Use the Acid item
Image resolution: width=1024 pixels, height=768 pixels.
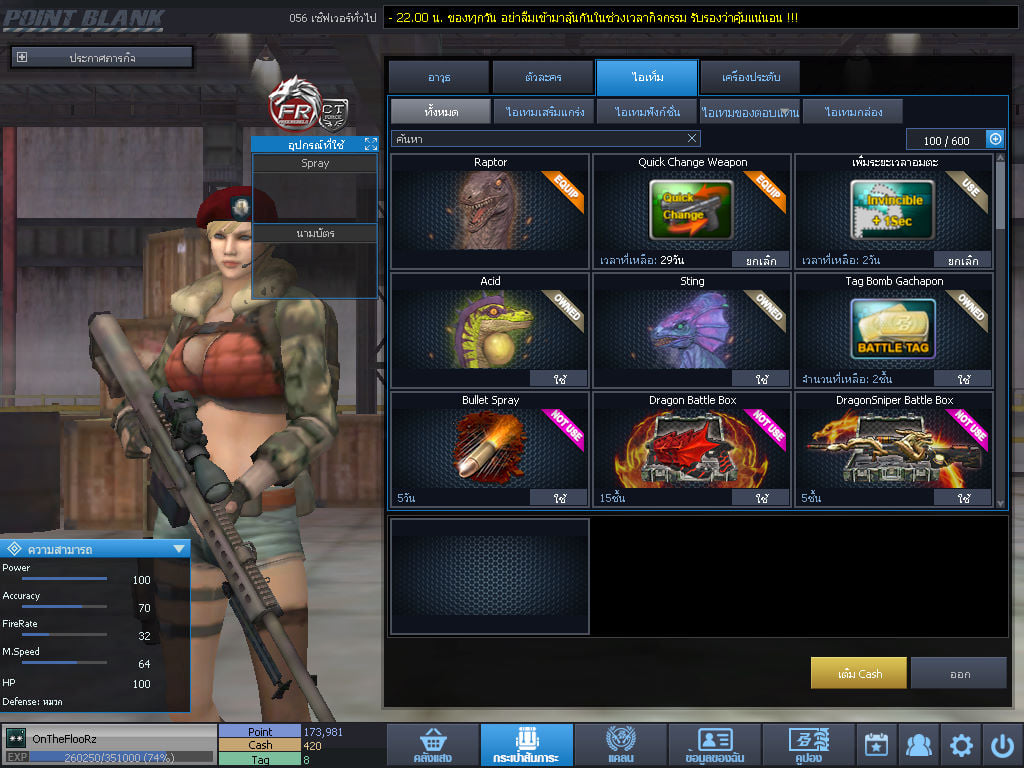[x=558, y=379]
